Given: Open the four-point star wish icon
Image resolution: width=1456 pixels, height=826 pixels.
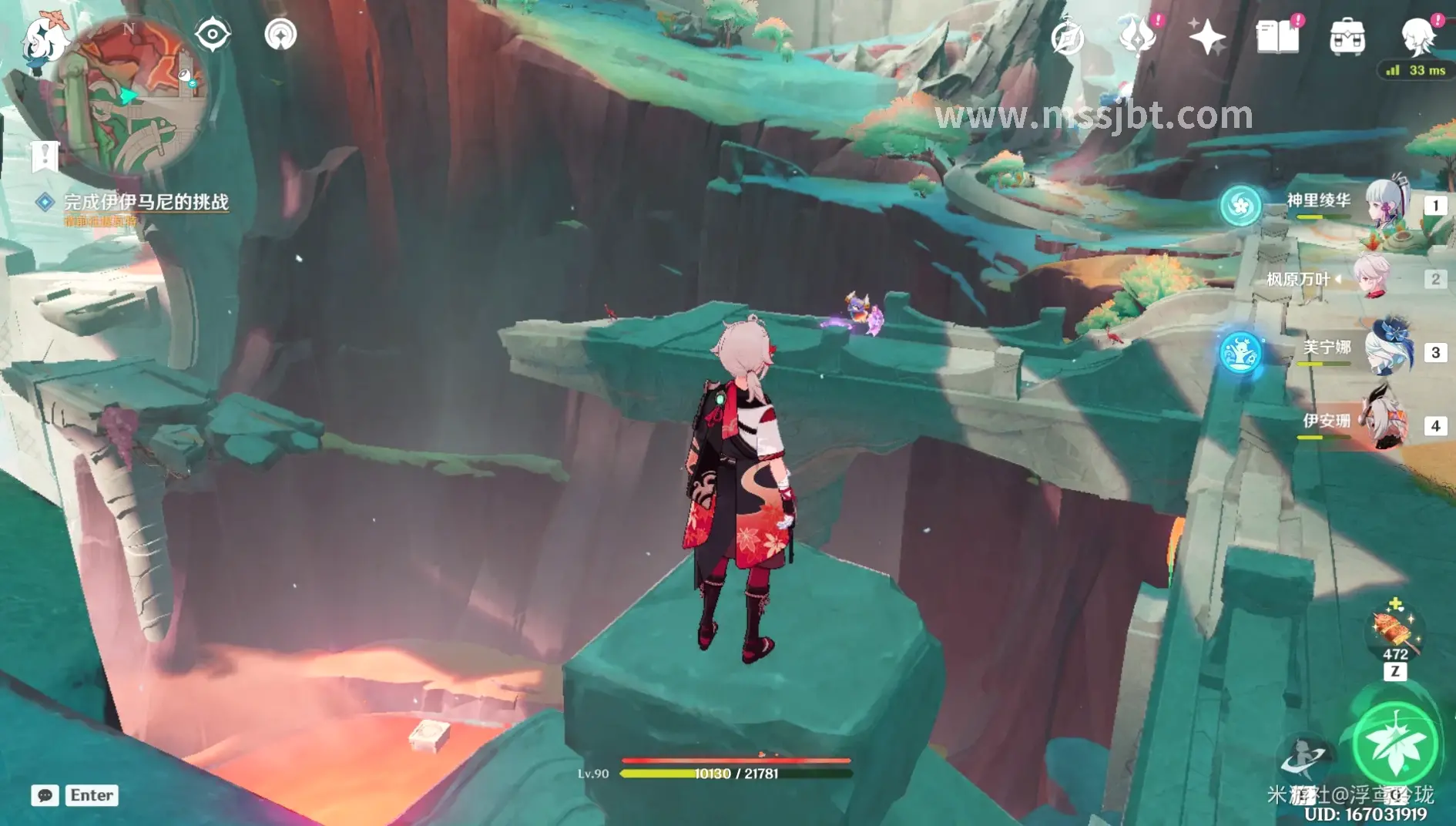Looking at the screenshot, I should [x=1206, y=36].
